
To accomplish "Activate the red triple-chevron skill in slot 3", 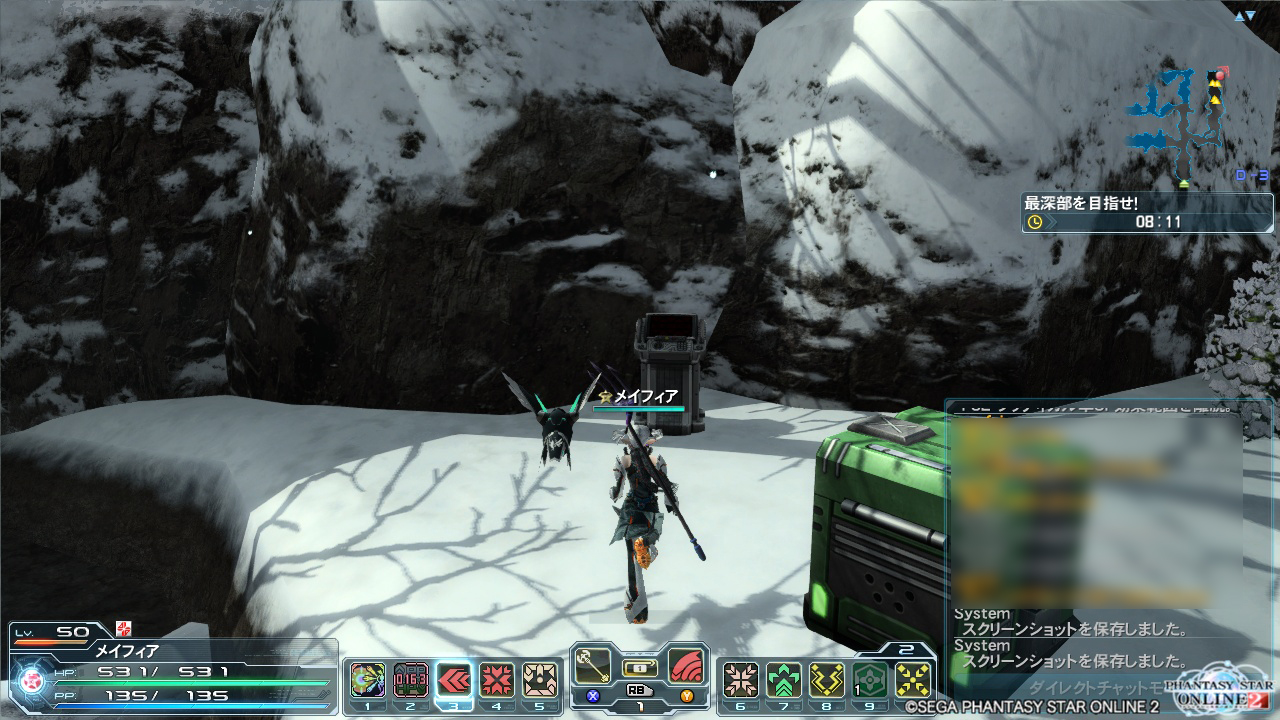I will coord(454,681).
